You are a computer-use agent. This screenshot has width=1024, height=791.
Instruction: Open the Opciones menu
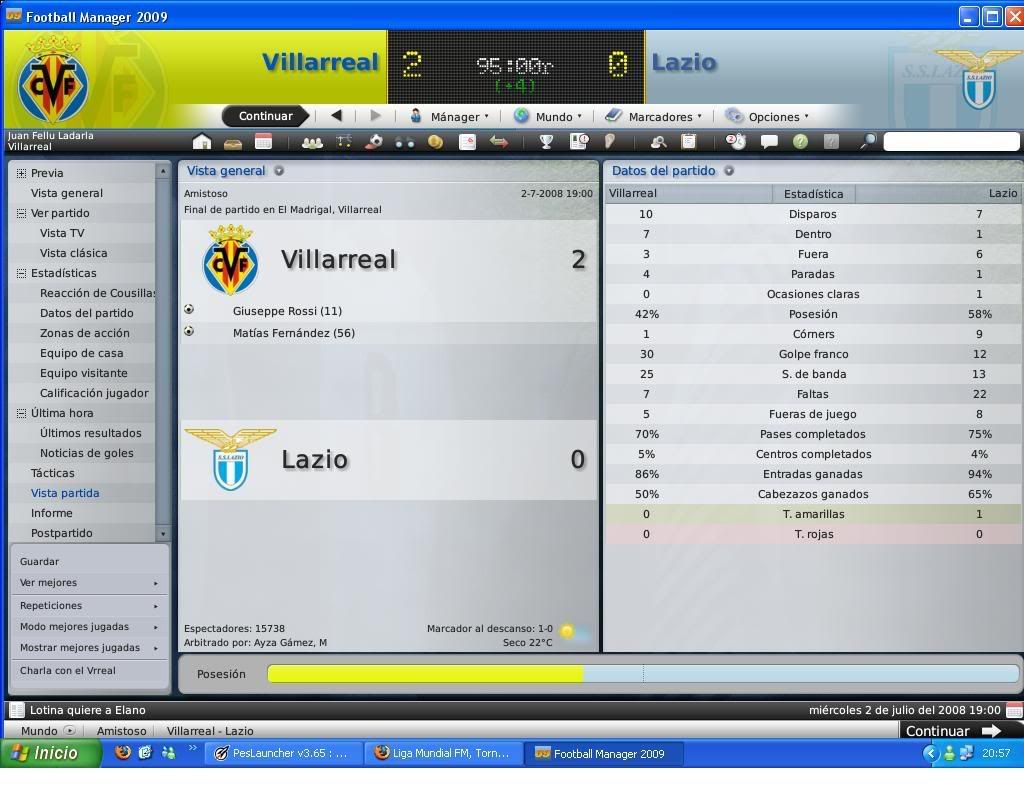(x=767, y=116)
